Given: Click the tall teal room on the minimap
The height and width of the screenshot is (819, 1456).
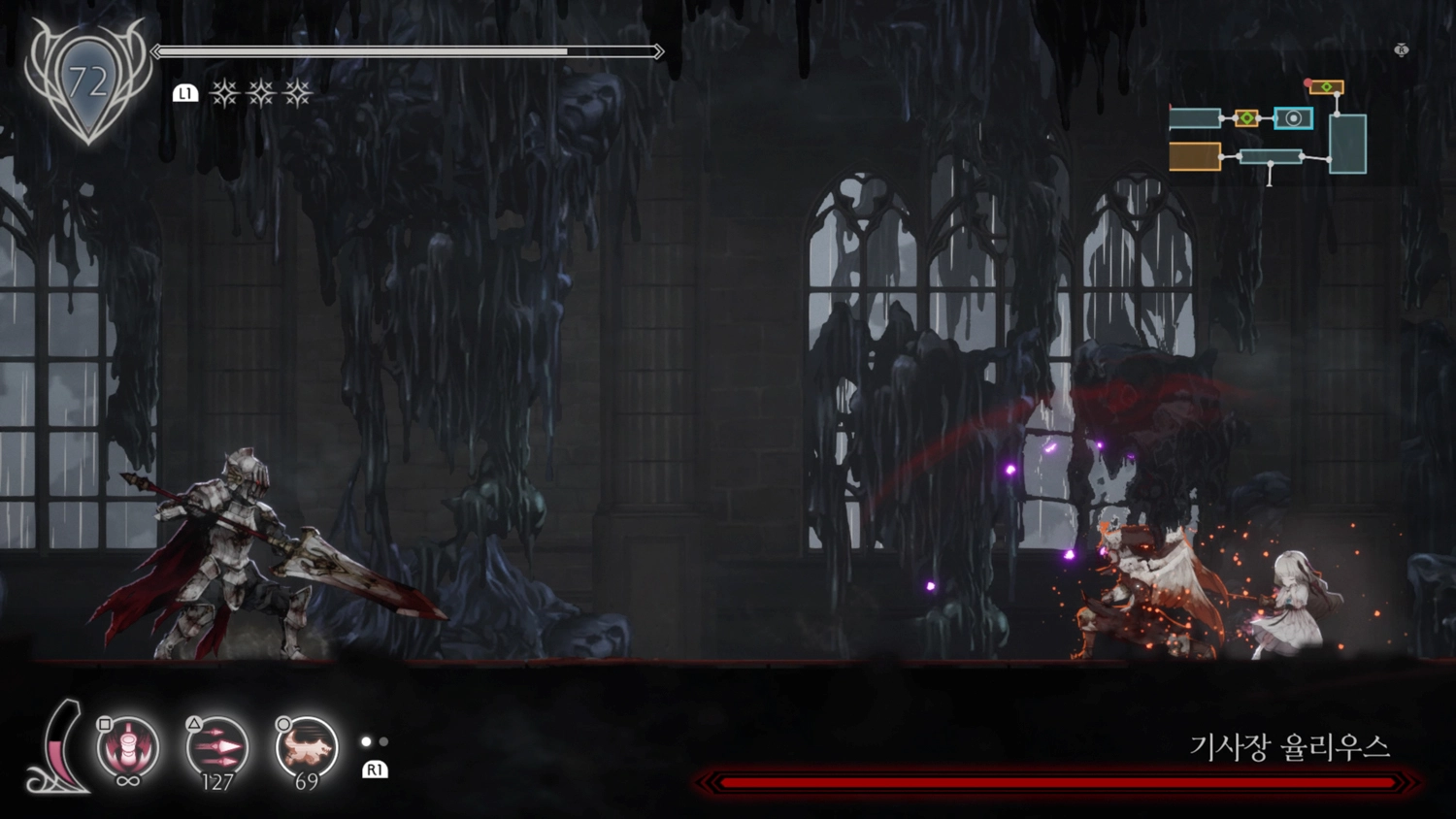Looking at the screenshot, I should [1347, 144].
